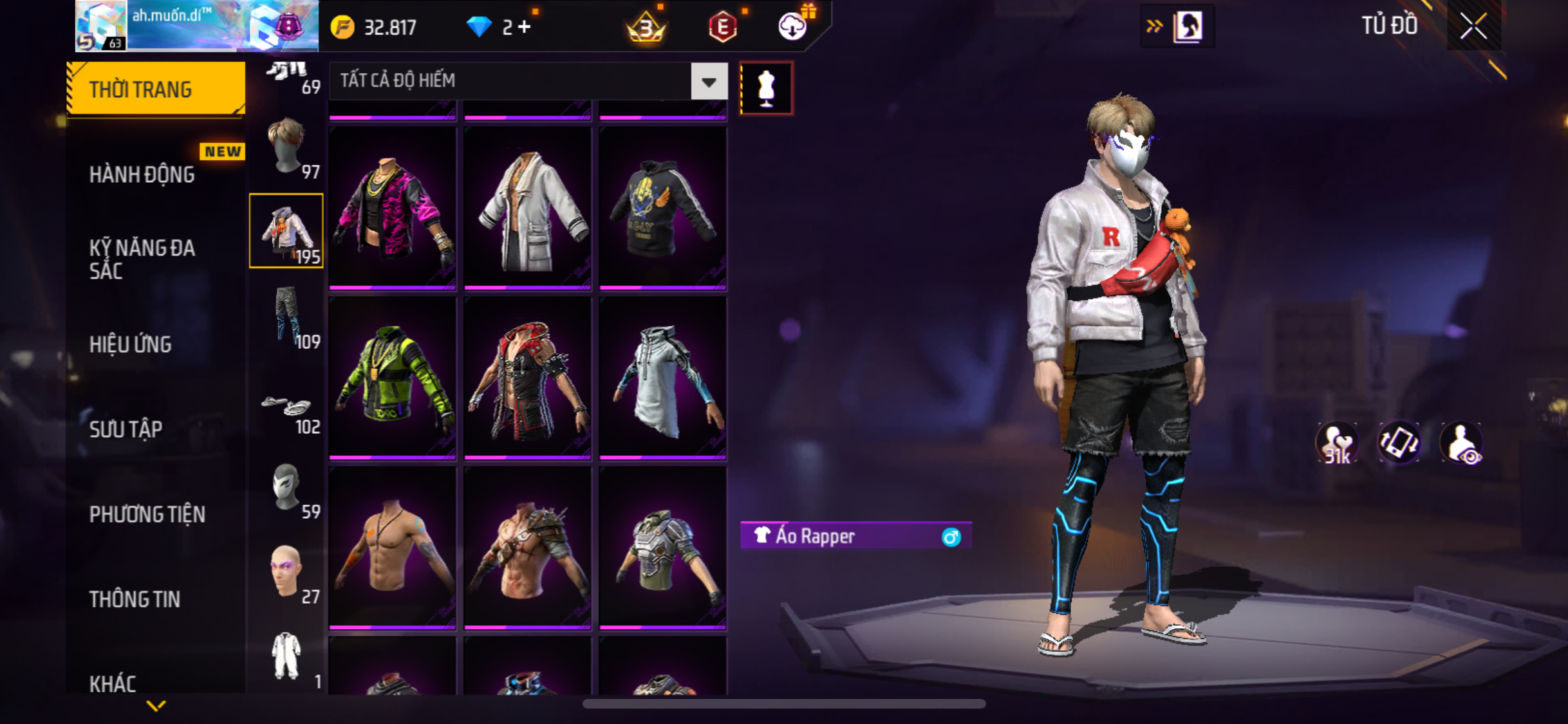Toggle the character view eye icon

[x=1462, y=443]
